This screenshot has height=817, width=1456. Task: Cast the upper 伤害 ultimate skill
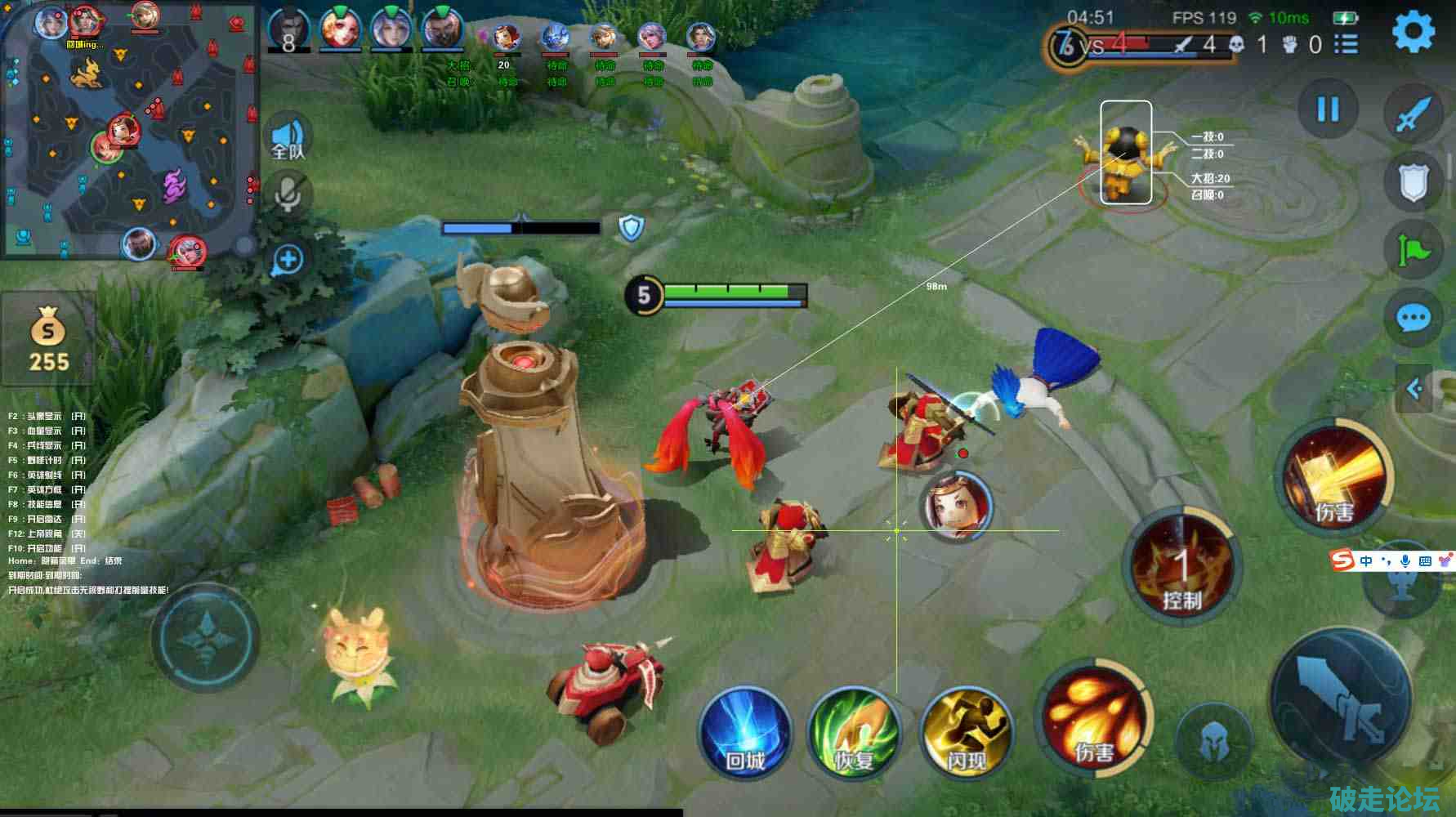pyautogui.click(x=1334, y=476)
